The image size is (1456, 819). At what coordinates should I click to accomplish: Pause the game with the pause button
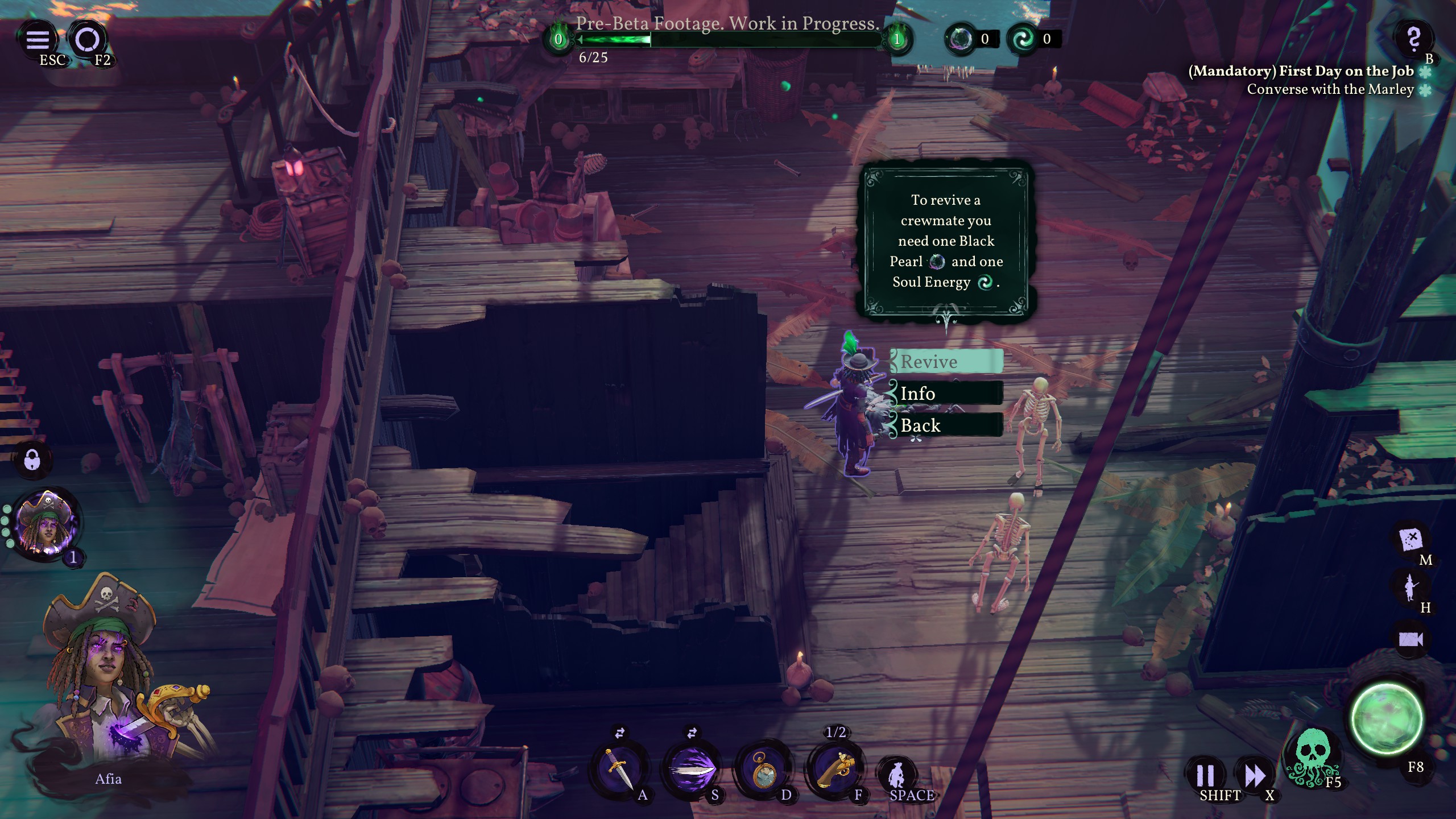1205,775
